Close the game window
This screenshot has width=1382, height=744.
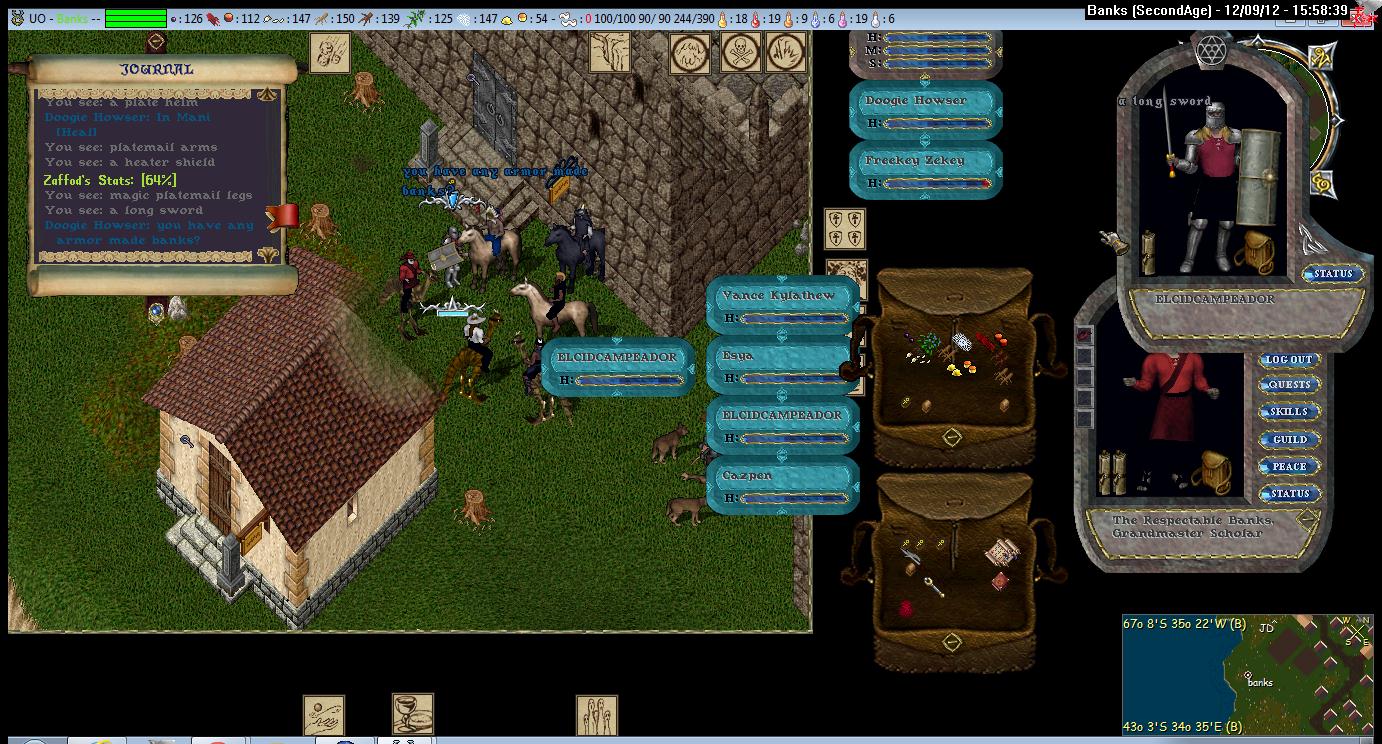point(1363,14)
